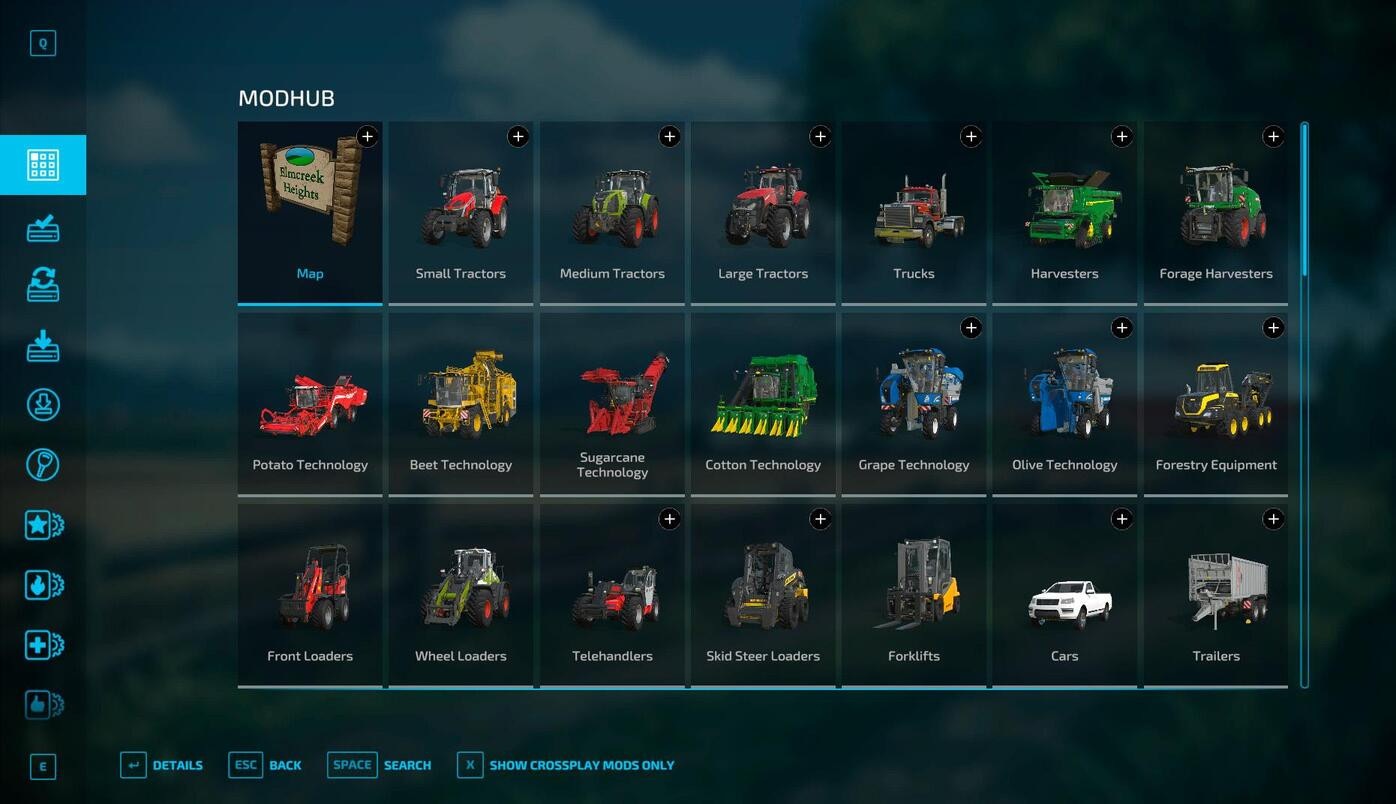The height and width of the screenshot is (804, 1396).
Task: Open the Large Tractors category
Action: click(763, 212)
